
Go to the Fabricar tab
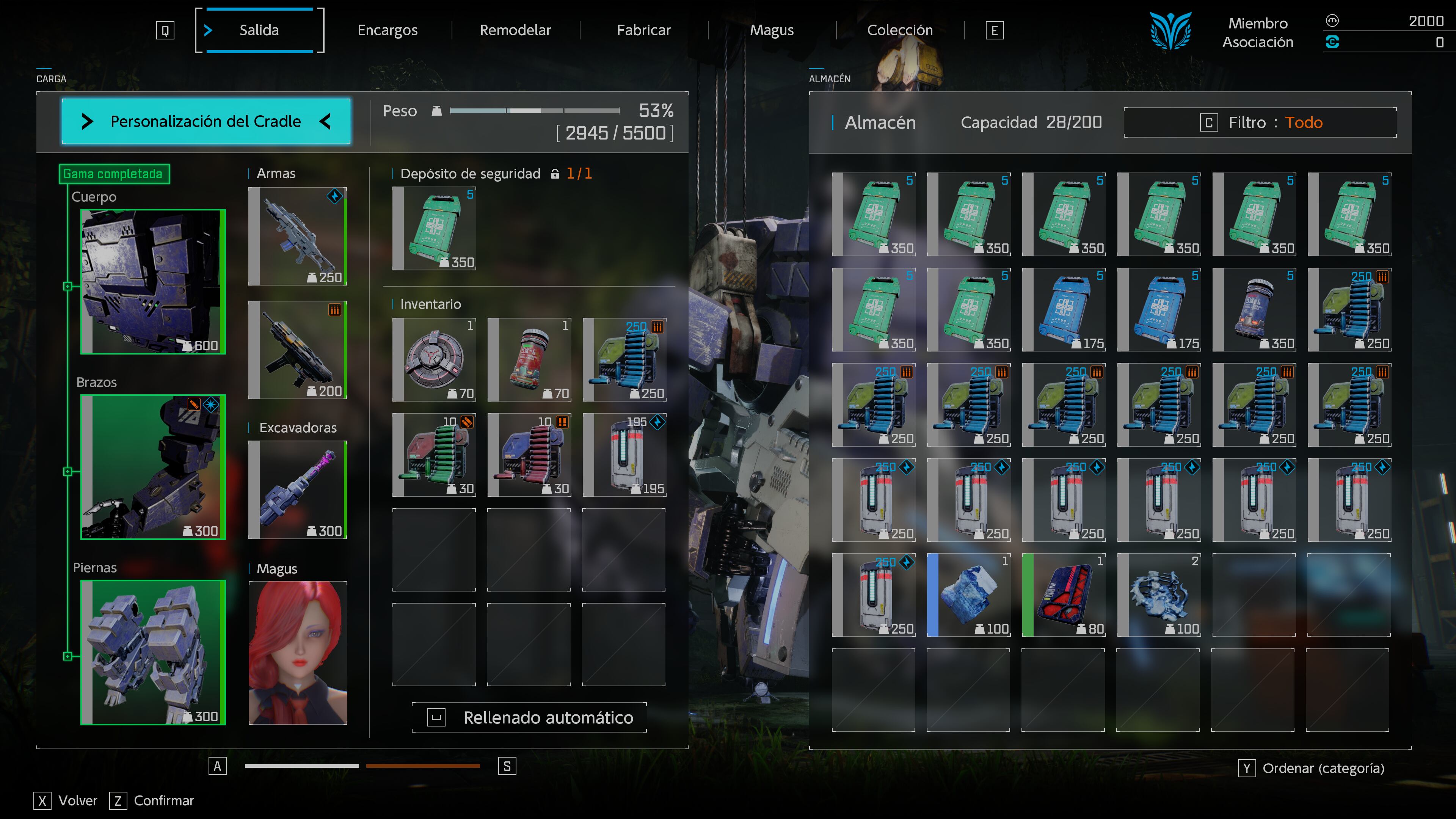click(643, 30)
